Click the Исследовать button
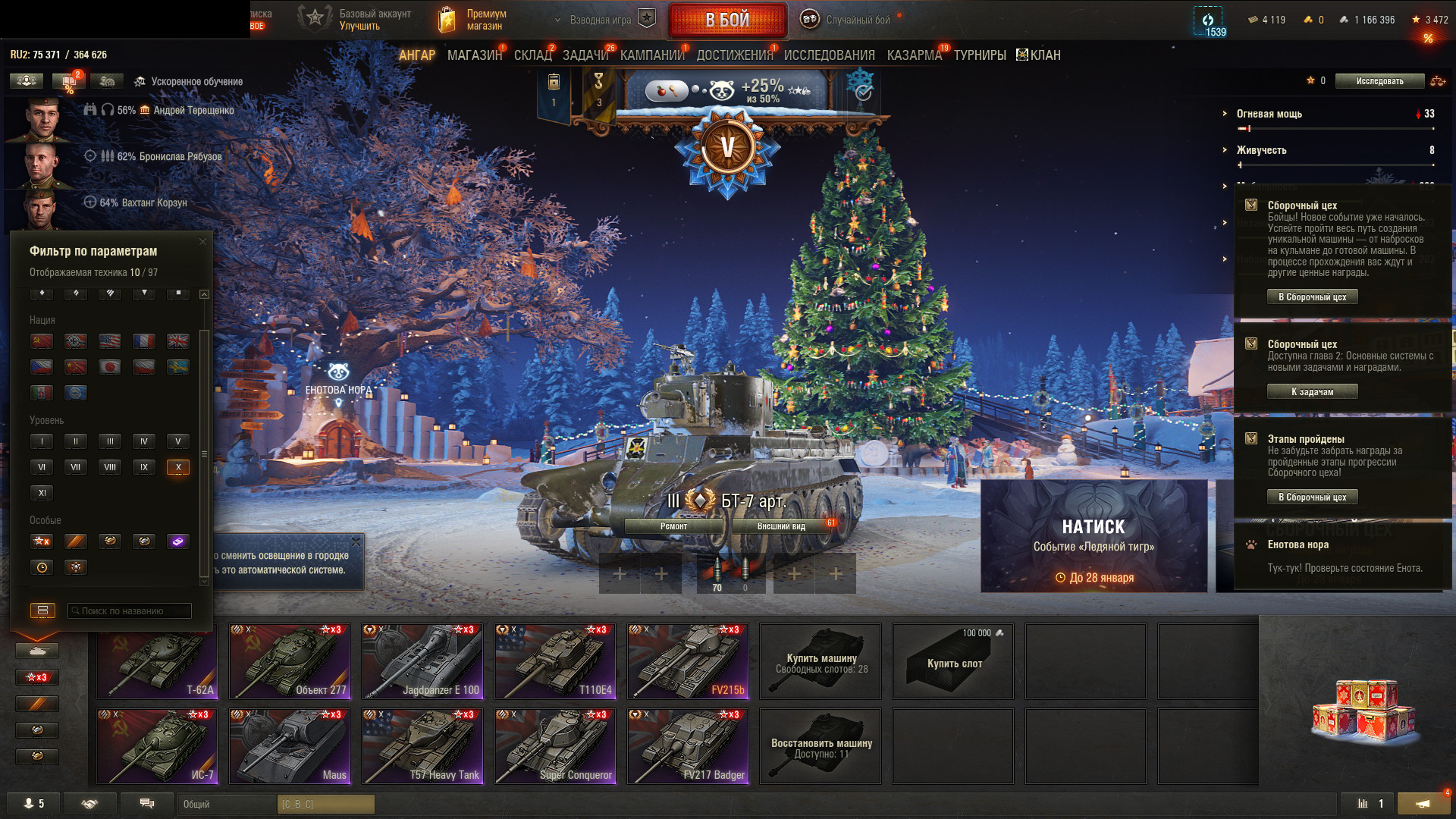Screen dimensions: 1456x819 (1379, 81)
